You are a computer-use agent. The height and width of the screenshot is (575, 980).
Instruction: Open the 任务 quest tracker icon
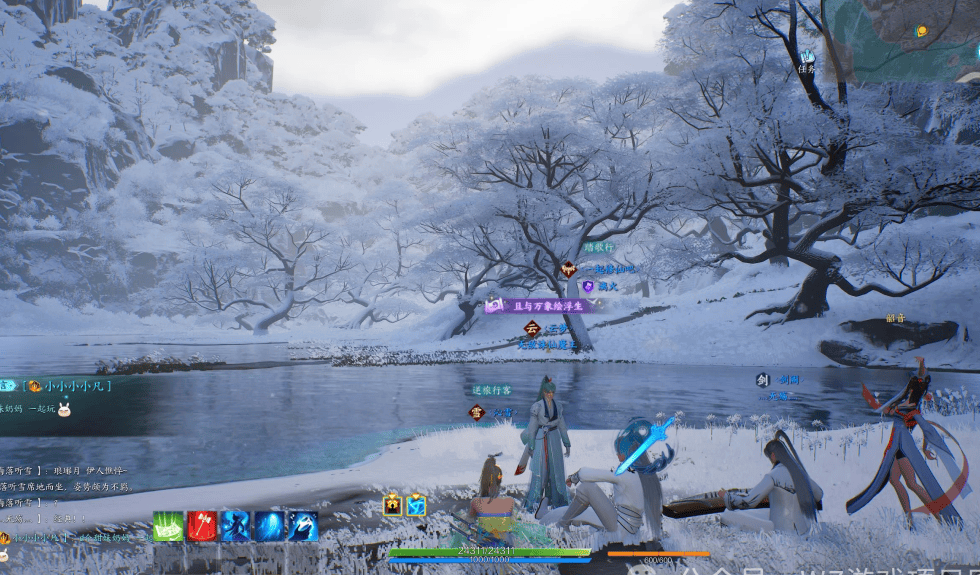(807, 61)
